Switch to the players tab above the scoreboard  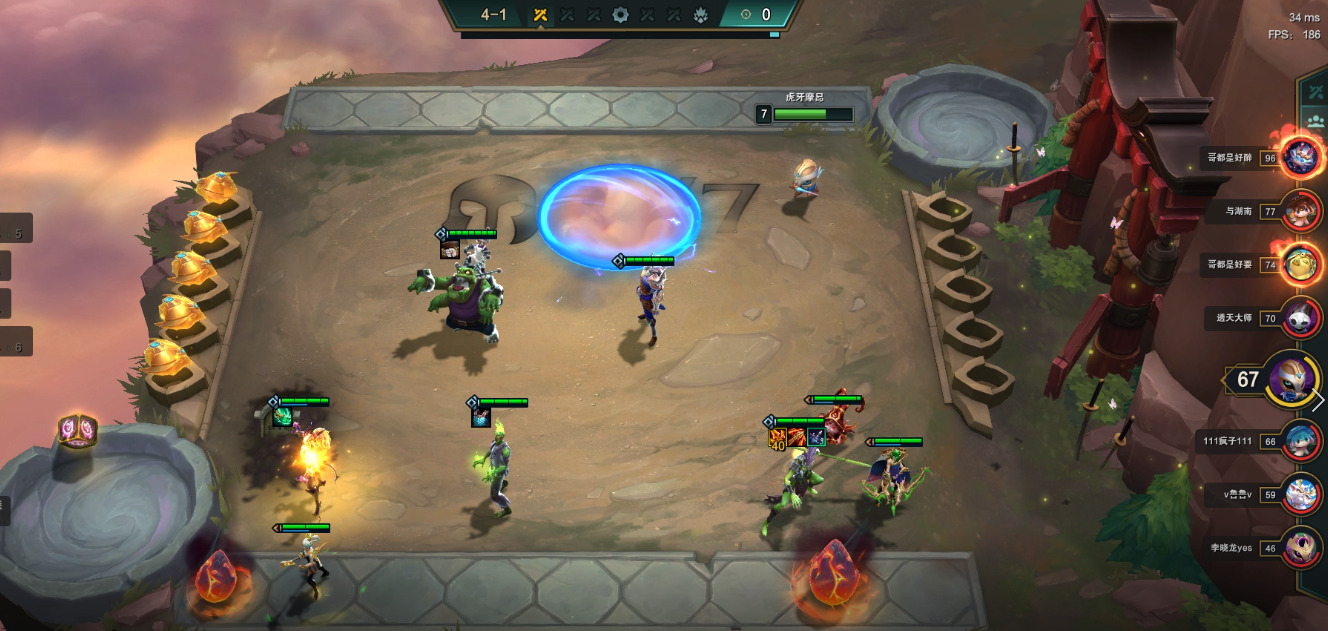(x=1315, y=122)
